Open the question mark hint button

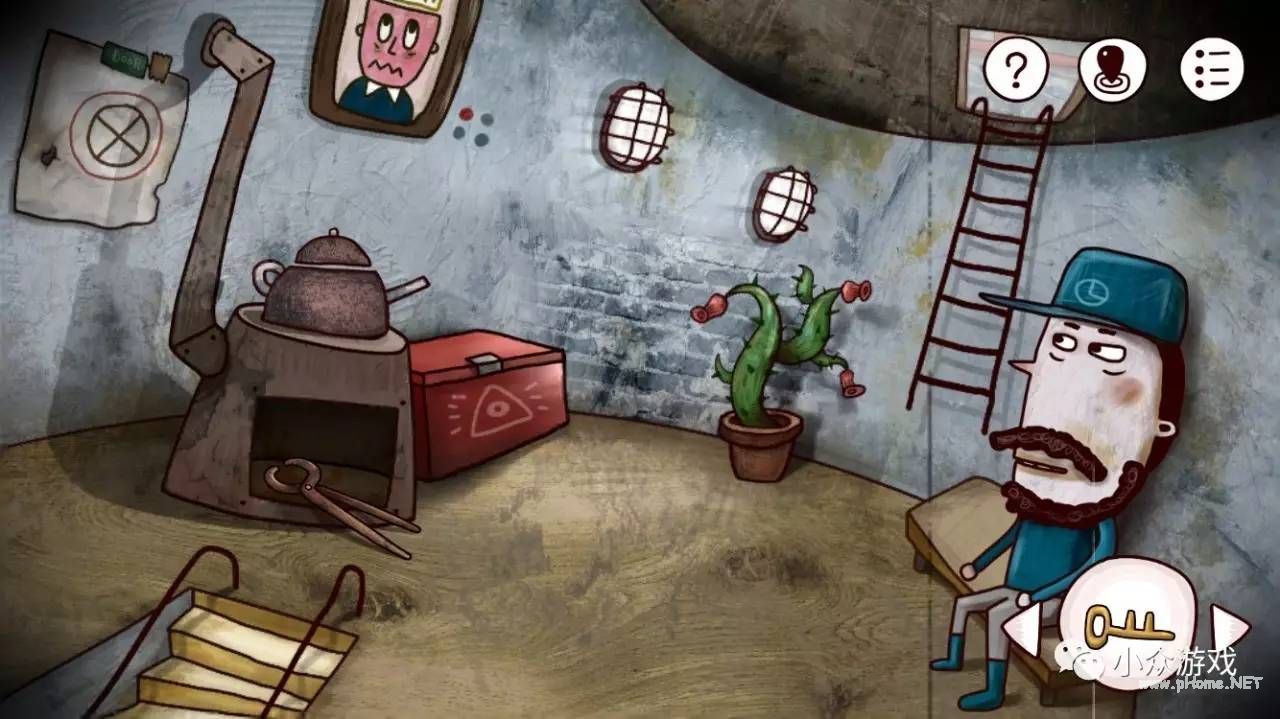click(1016, 69)
